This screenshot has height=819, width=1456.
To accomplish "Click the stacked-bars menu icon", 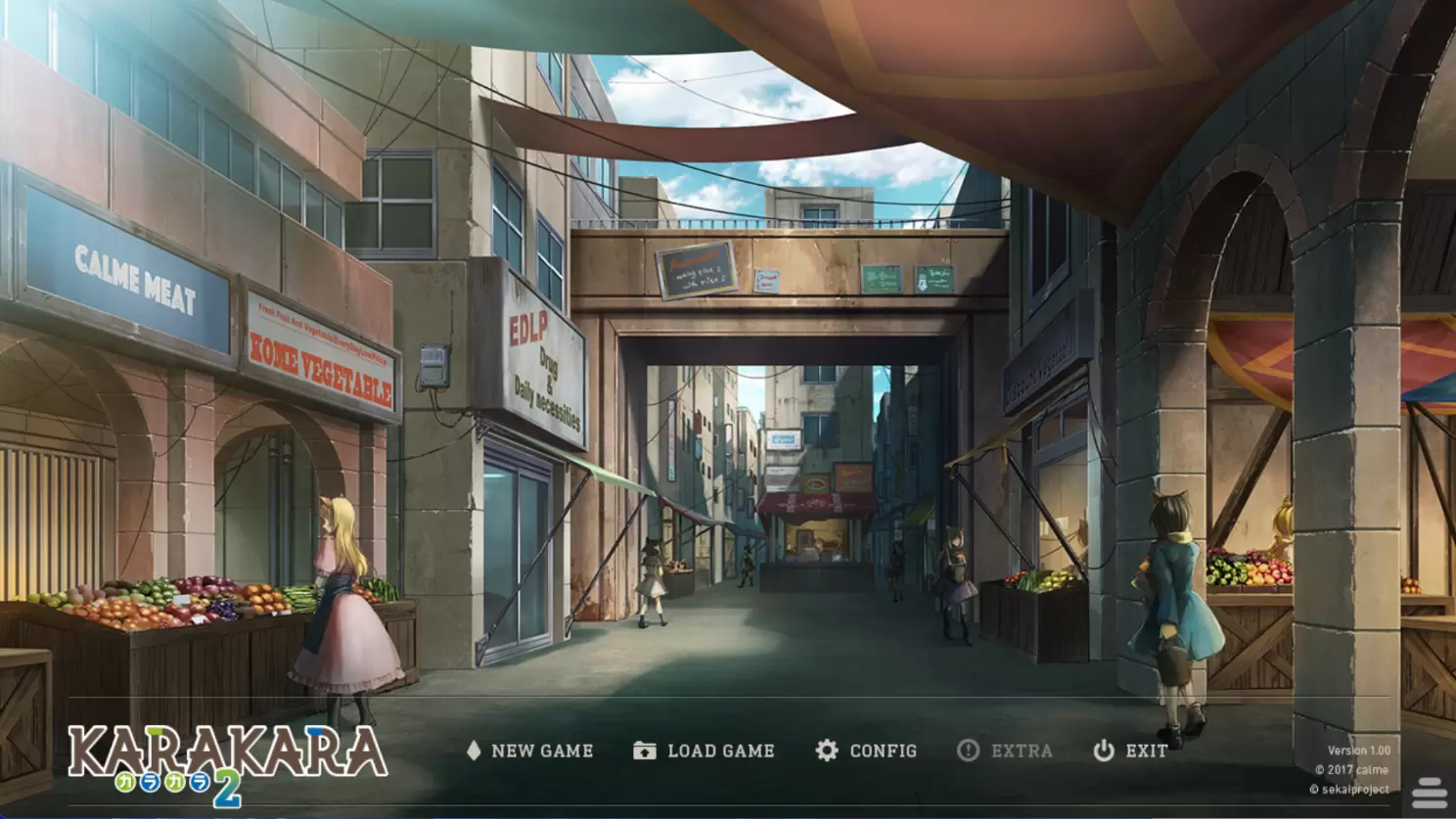I will click(1430, 793).
